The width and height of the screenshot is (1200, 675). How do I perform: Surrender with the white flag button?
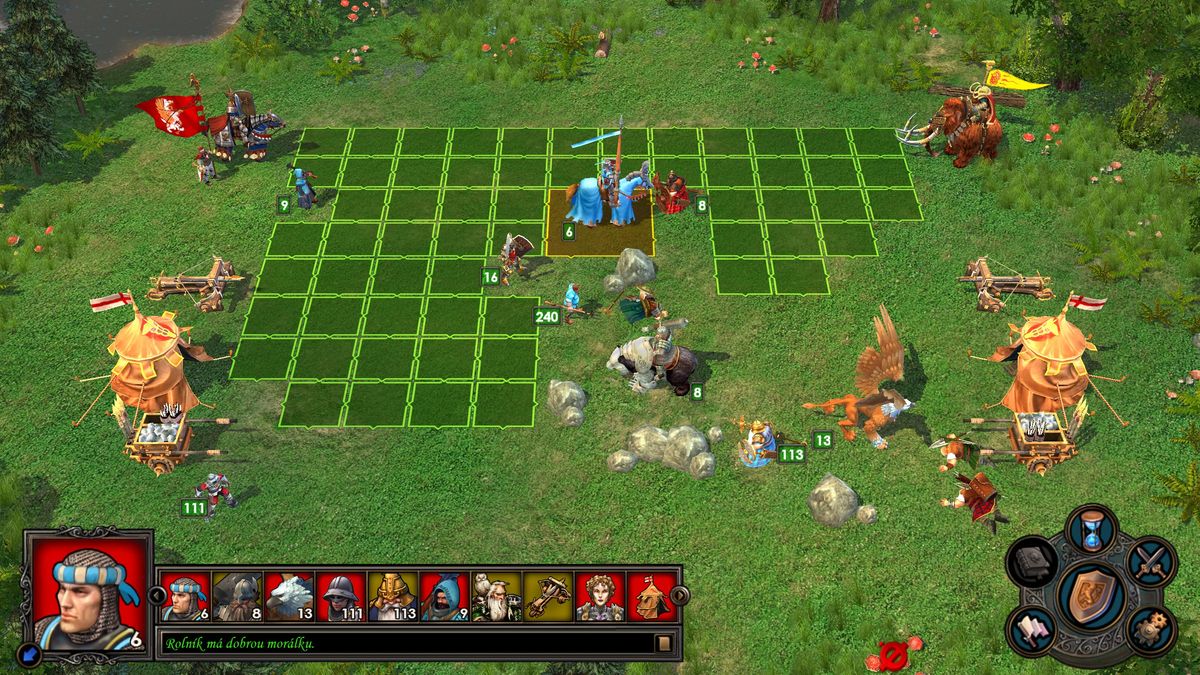pos(1033,630)
